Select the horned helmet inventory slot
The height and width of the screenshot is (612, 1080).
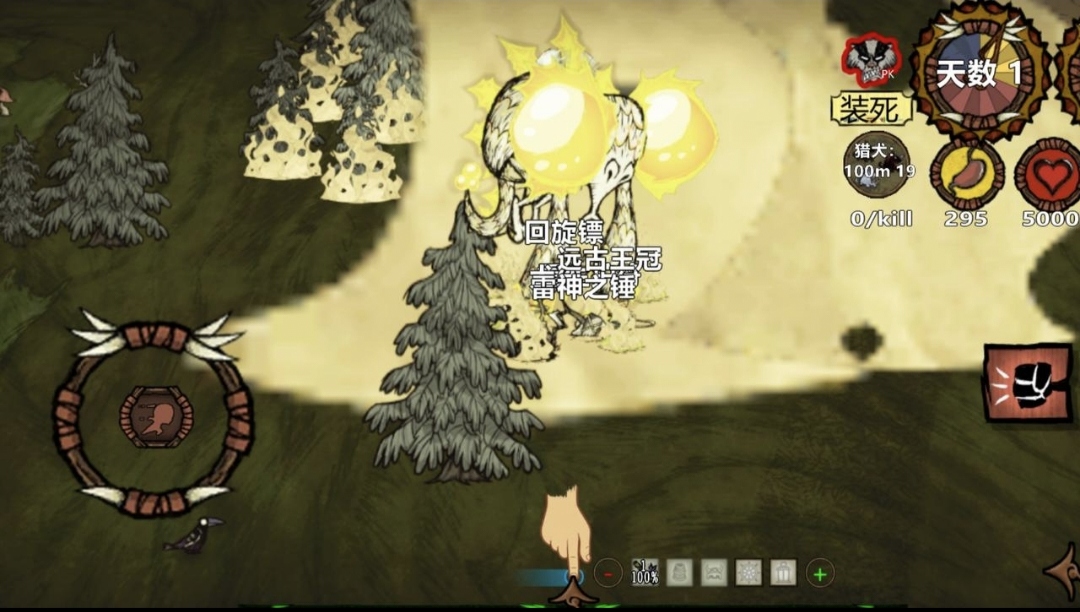[714, 573]
